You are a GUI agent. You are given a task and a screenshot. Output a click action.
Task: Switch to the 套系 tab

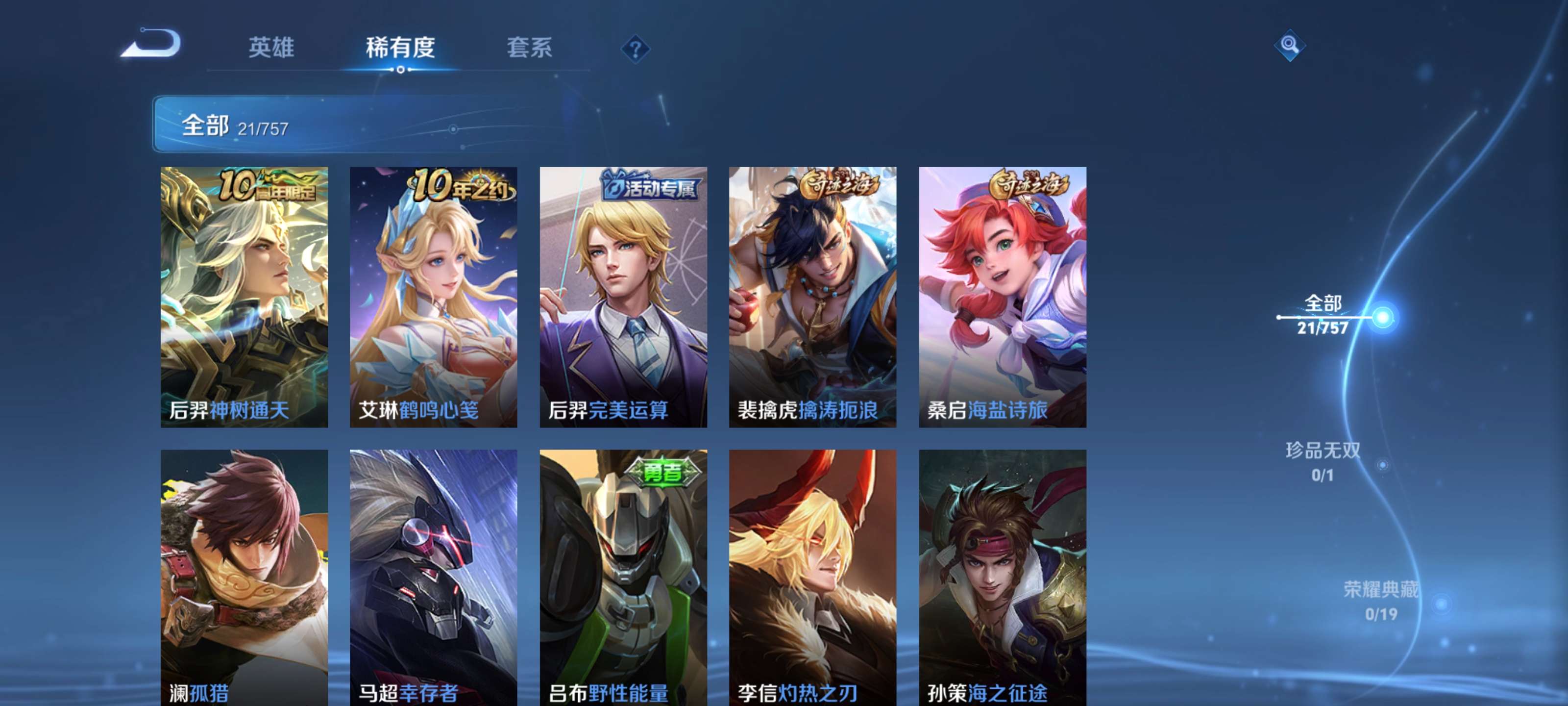(531, 50)
